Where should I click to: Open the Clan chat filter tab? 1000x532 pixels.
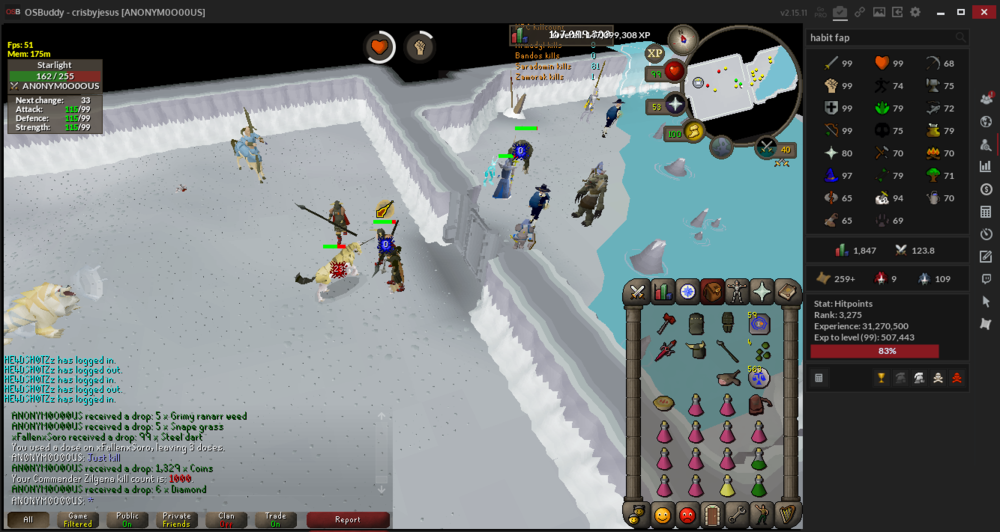coord(226,520)
